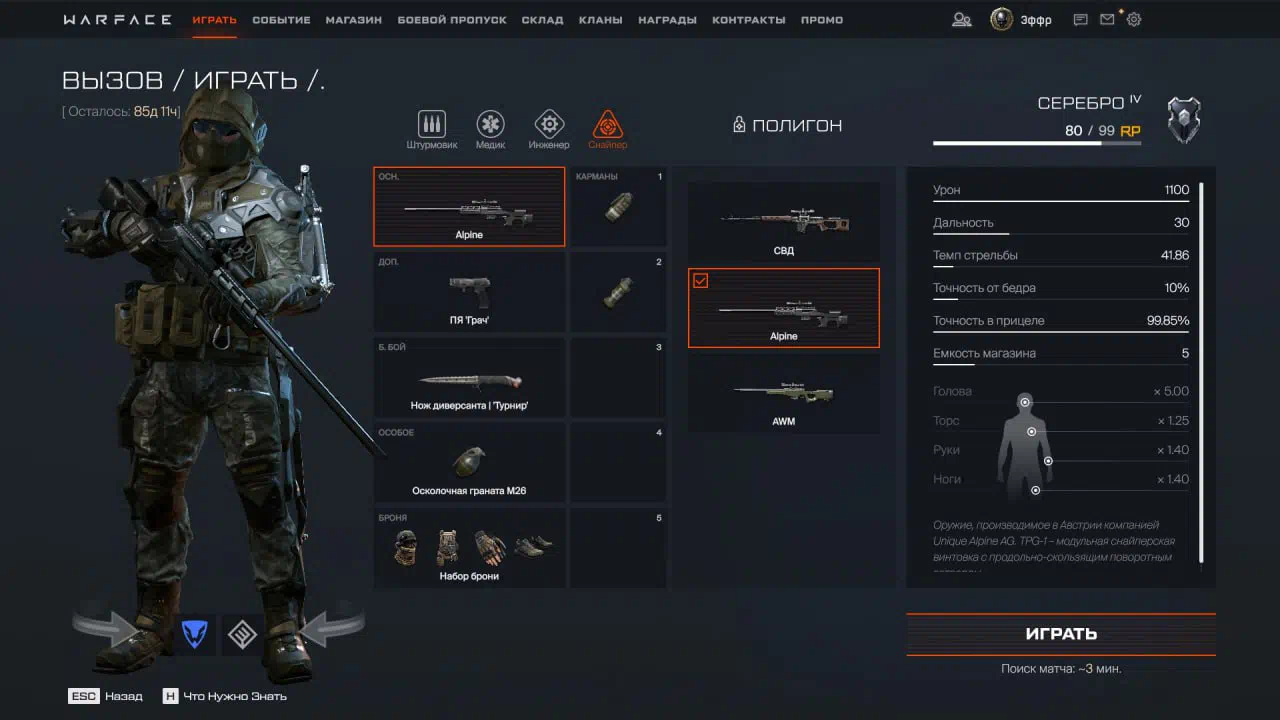The width and height of the screenshot is (1280, 720).
Task: Switch to the Медик class
Action: (490, 130)
